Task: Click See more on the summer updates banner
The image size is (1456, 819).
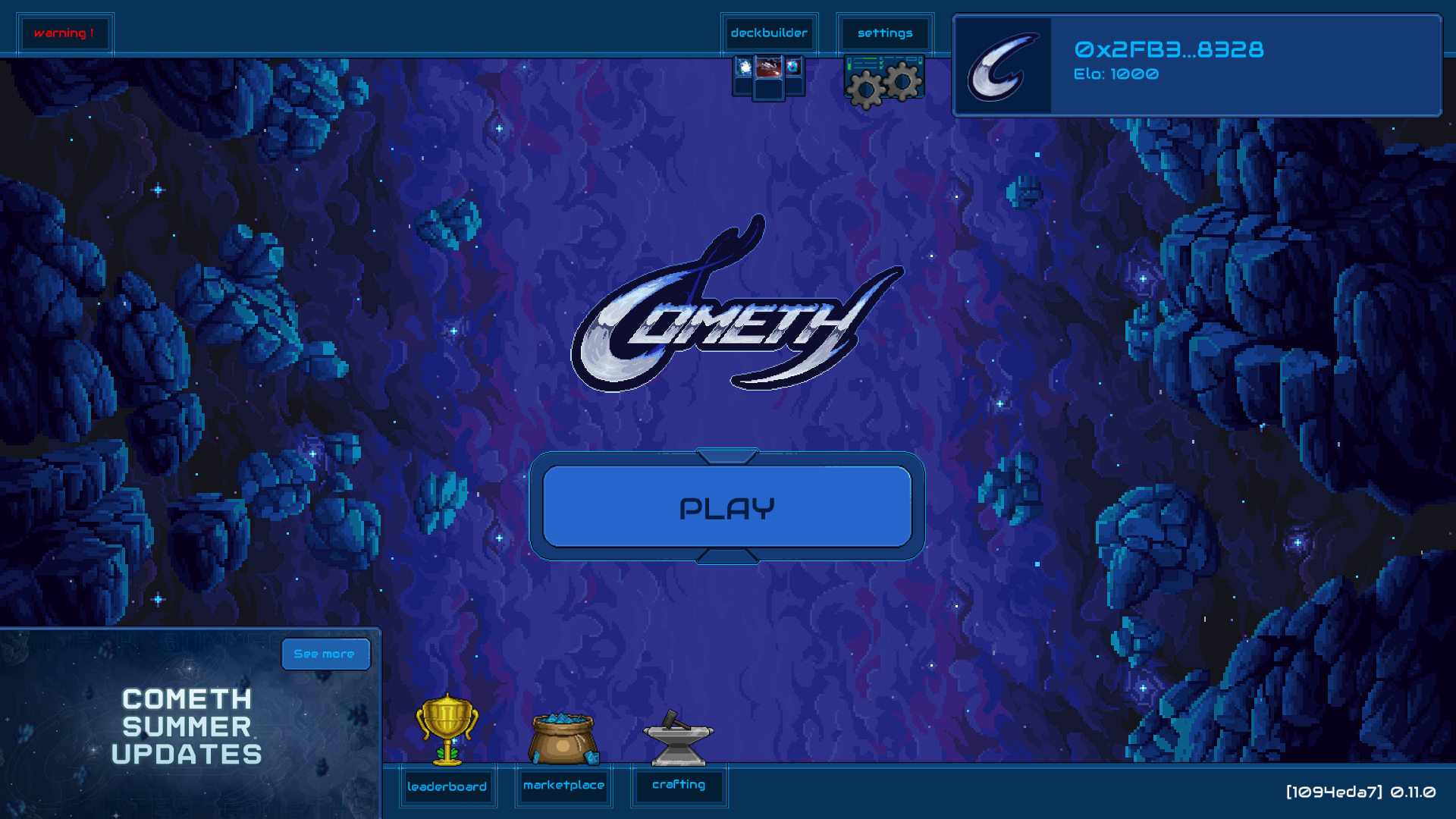Action: (325, 654)
